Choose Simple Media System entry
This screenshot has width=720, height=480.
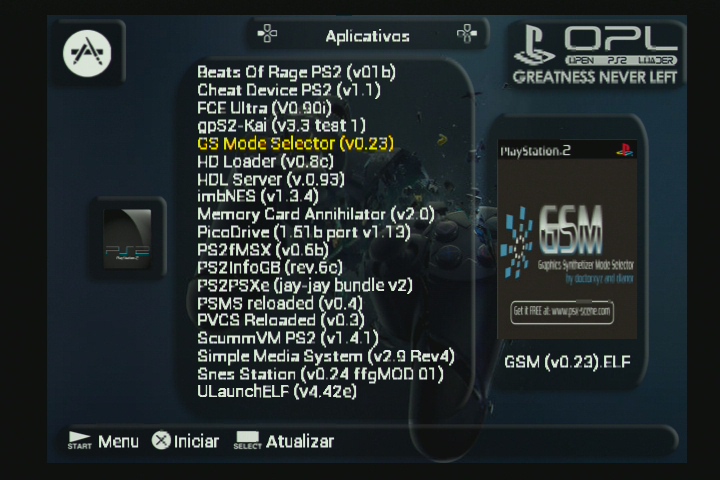326,356
